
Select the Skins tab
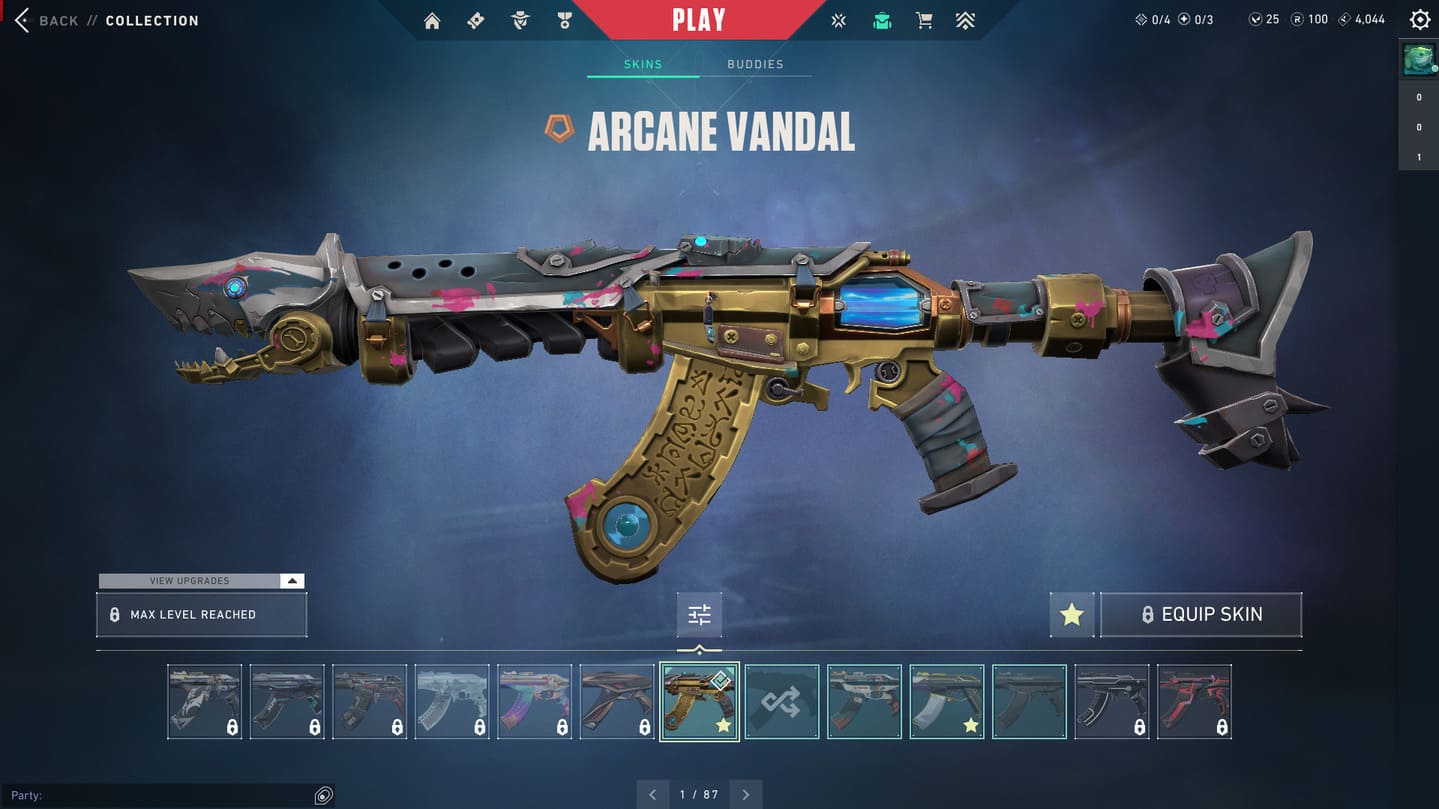point(643,64)
